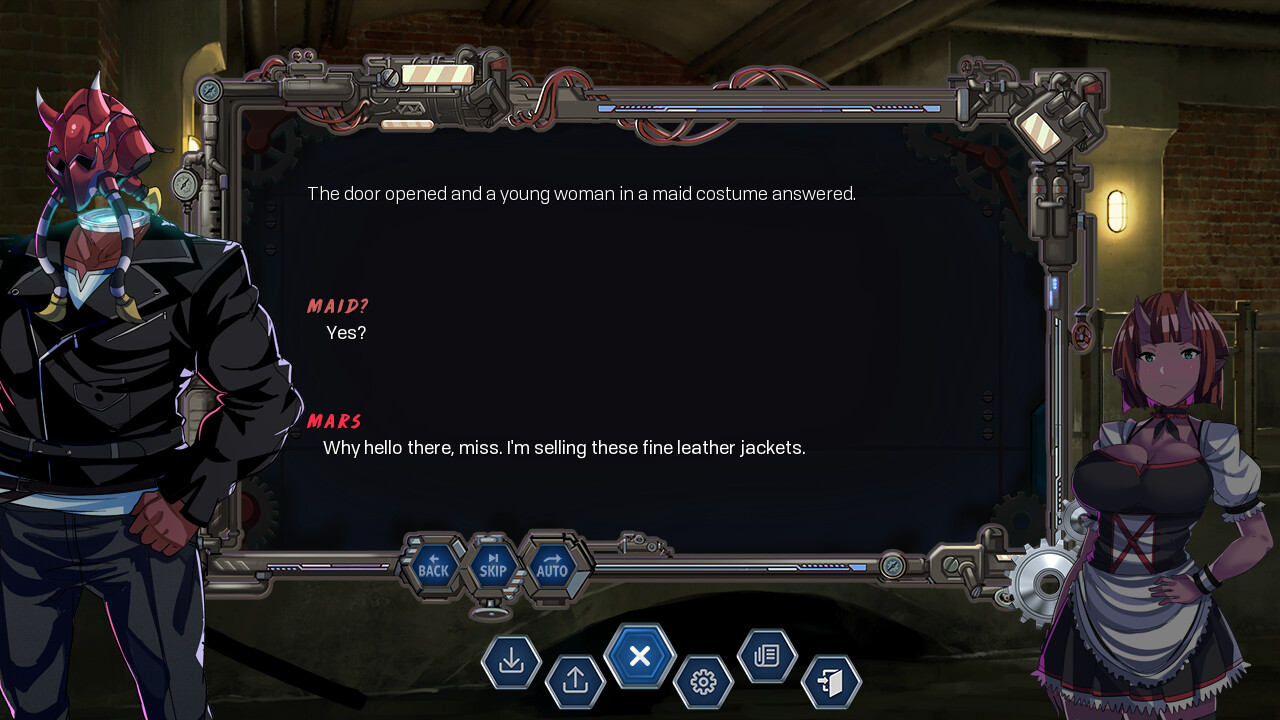
Task: Open the save game menu (download icon)
Action: [511, 661]
